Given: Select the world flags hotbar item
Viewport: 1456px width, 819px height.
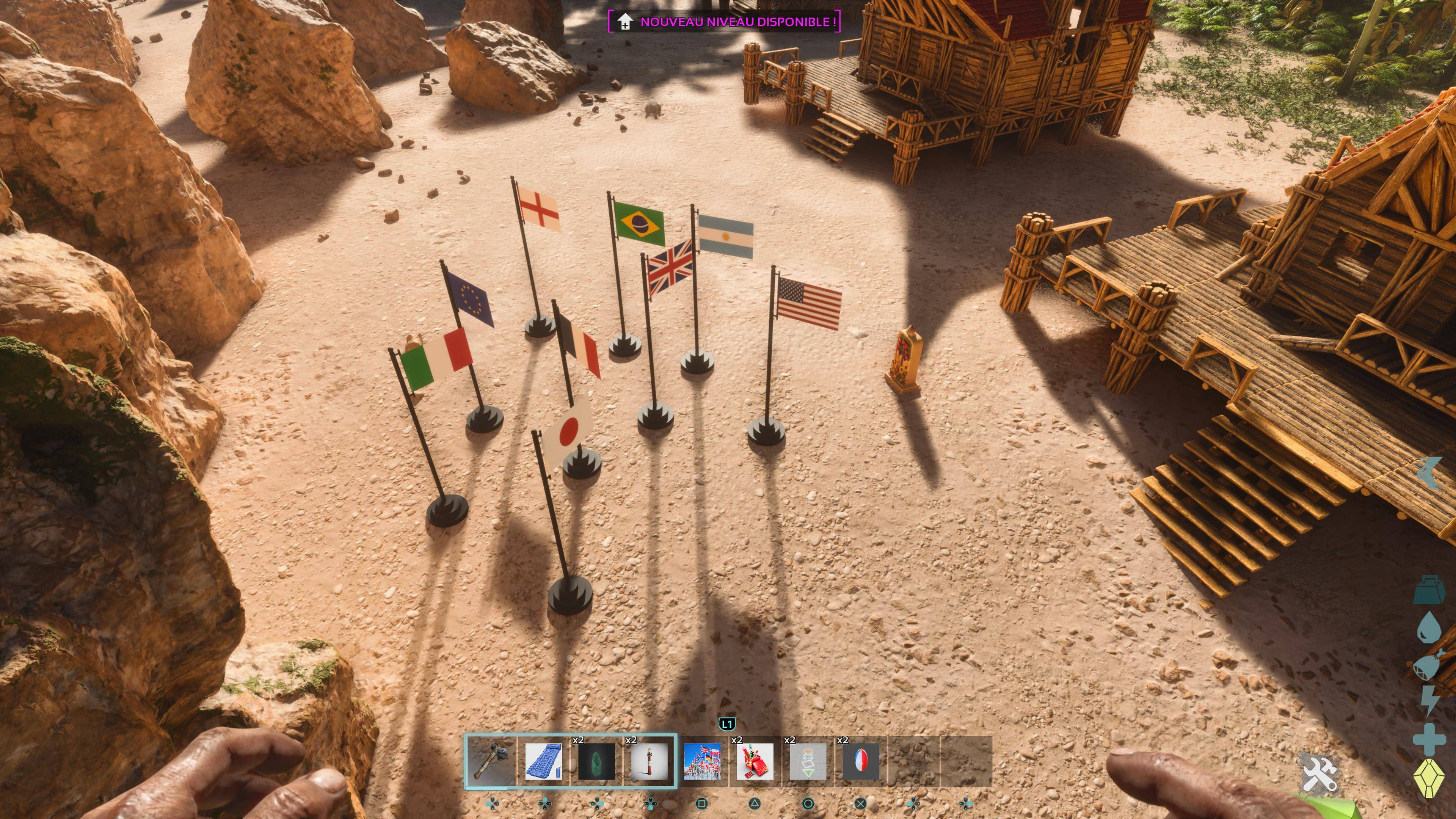Looking at the screenshot, I should [702, 761].
